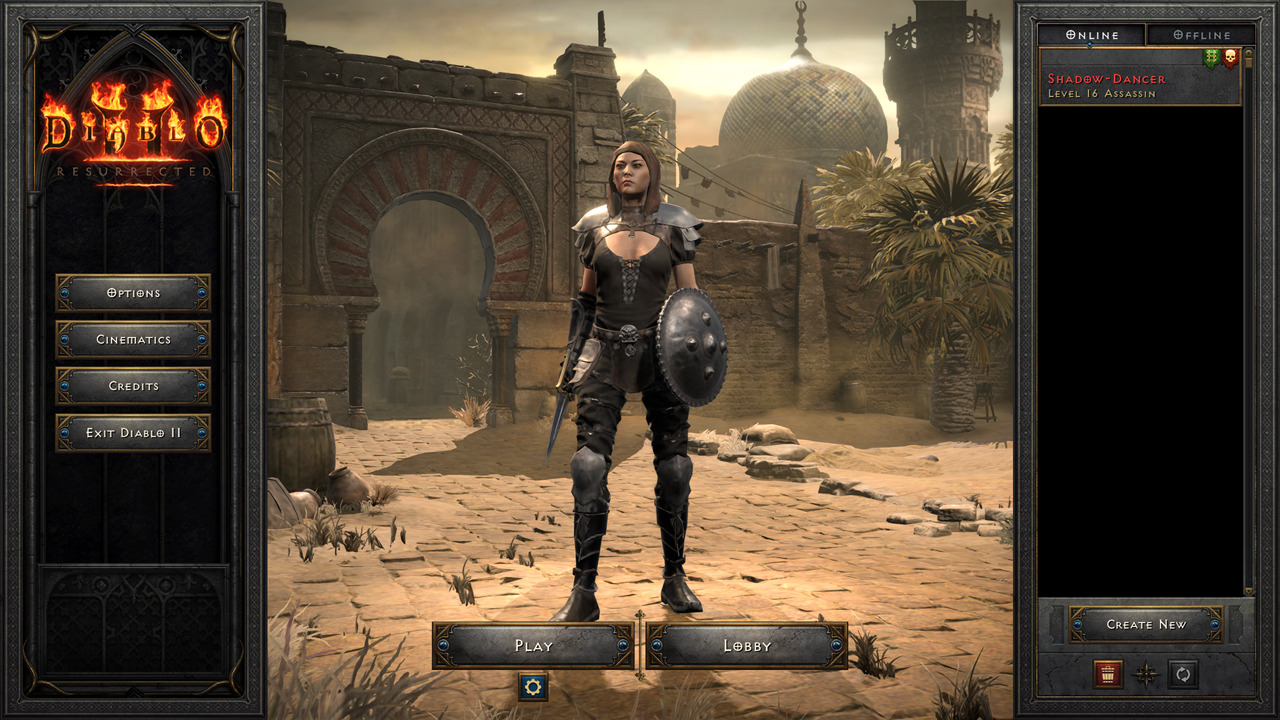The image size is (1280, 720).
Task: Open Cinematics
Action: pos(134,340)
